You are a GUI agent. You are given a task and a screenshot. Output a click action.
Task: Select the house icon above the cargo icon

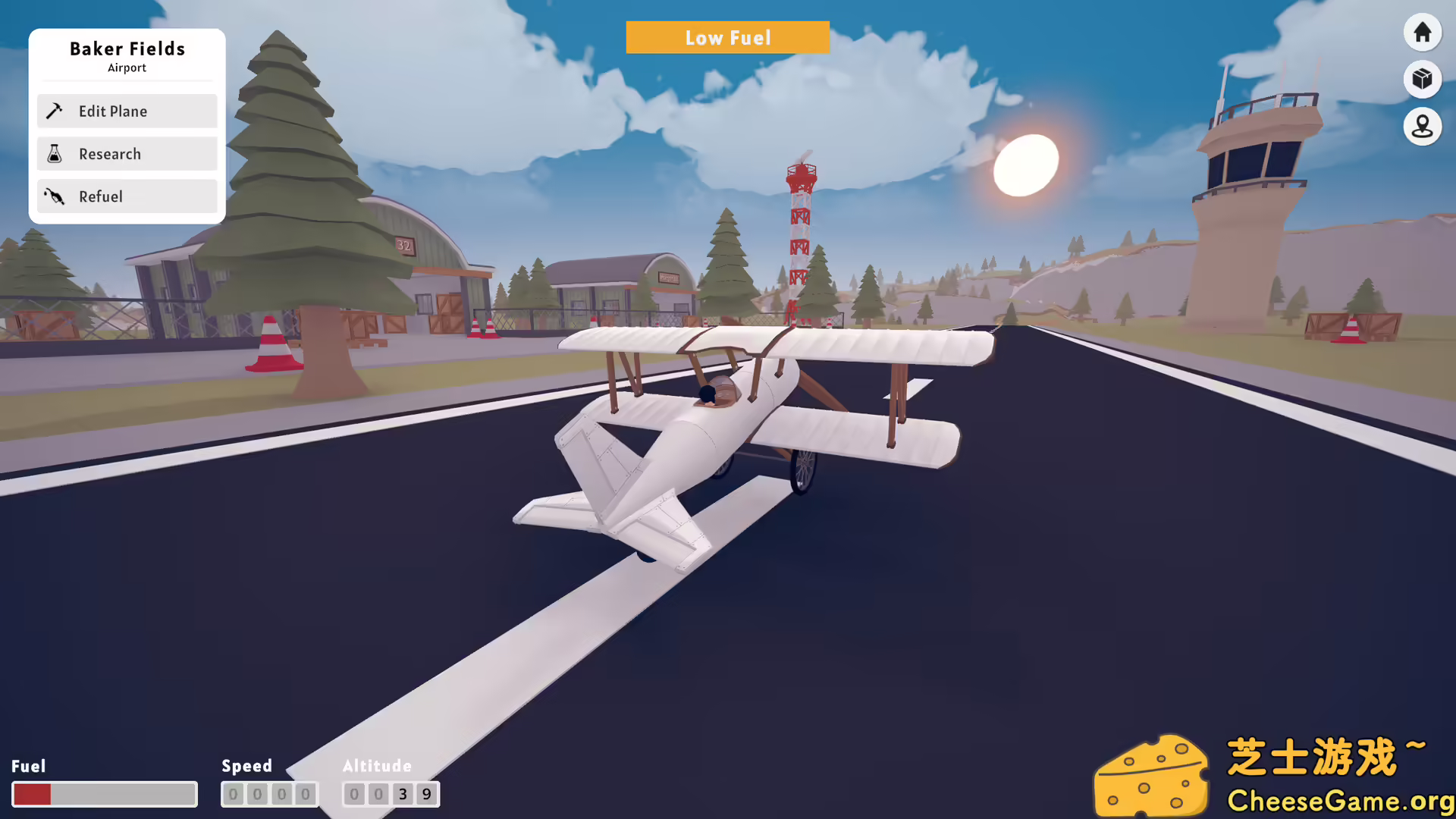pyautogui.click(x=1422, y=32)
